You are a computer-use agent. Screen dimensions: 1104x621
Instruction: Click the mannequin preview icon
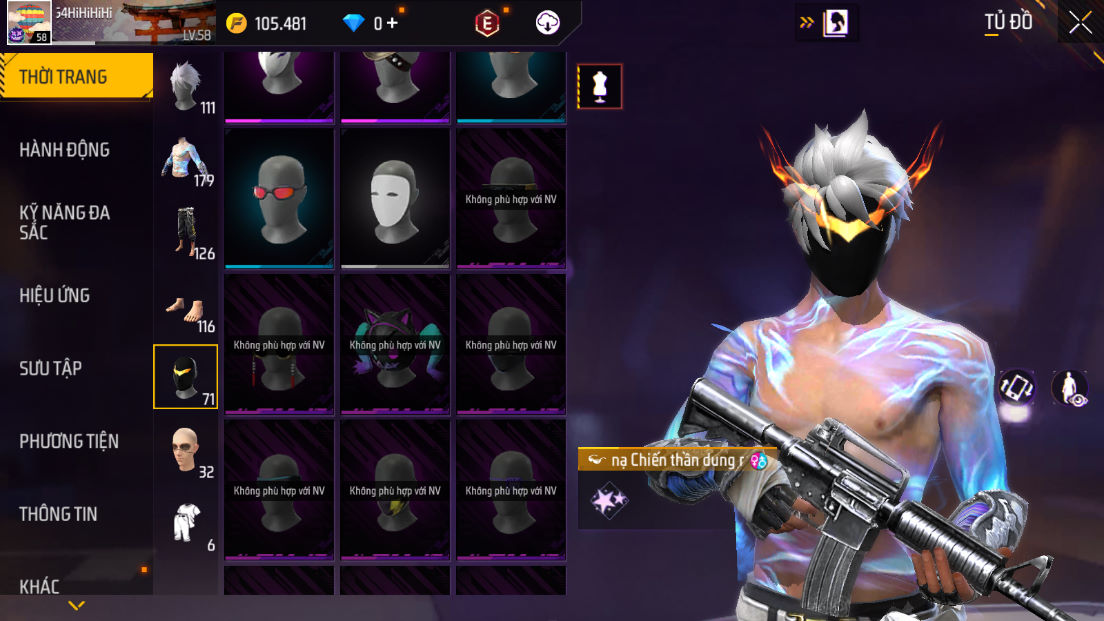click(600, 87)
